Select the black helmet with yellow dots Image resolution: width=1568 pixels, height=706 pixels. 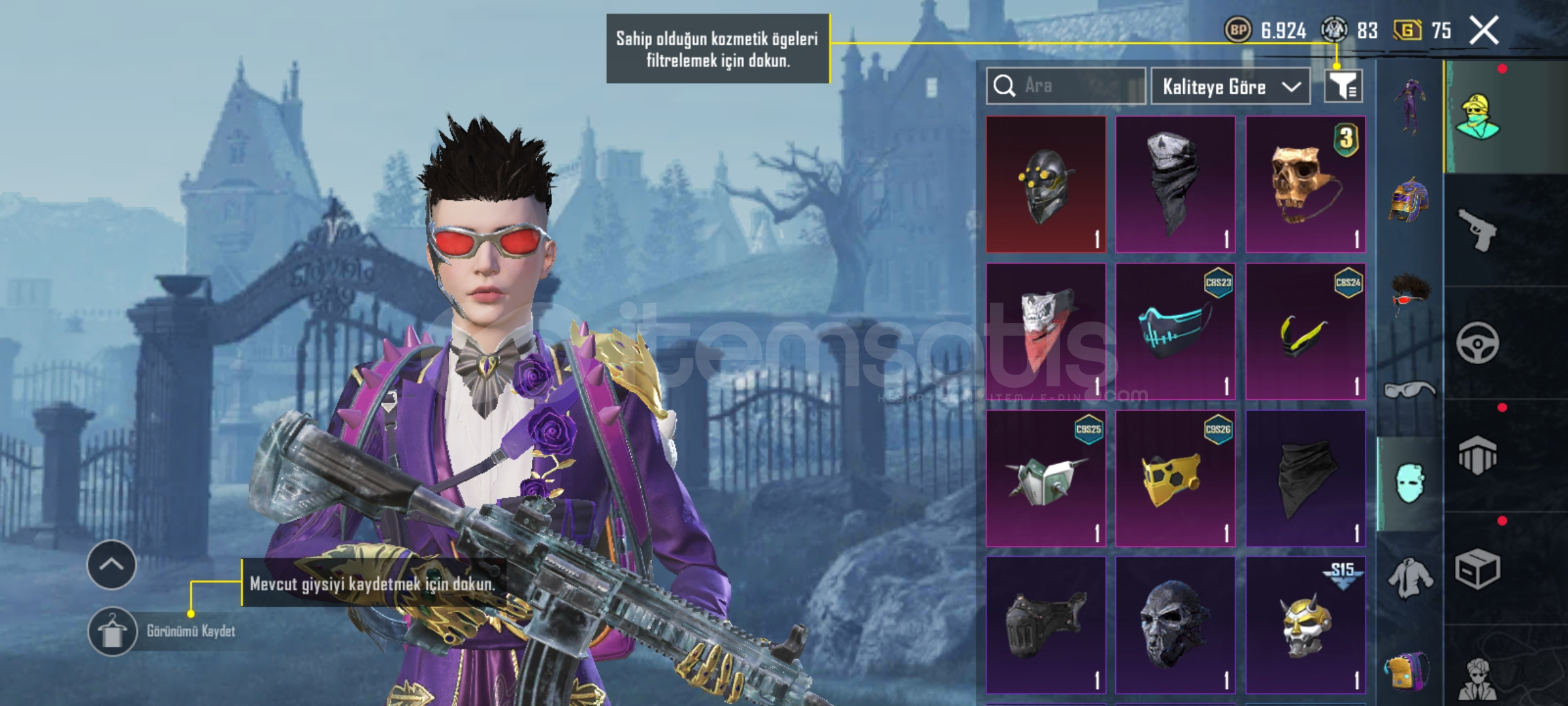click(1045, 184)
